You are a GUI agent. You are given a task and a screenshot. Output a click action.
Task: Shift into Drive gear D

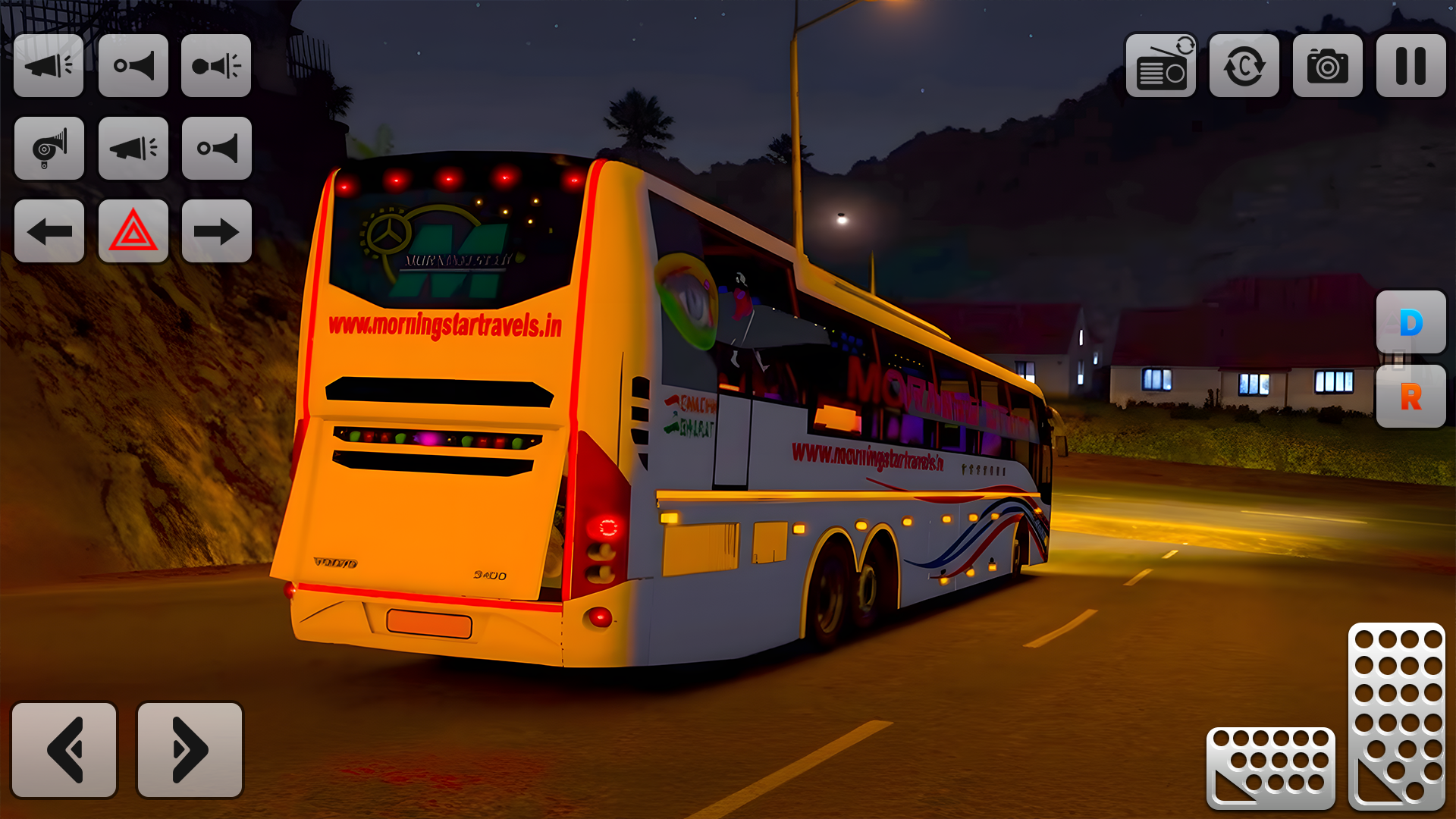1410,322
